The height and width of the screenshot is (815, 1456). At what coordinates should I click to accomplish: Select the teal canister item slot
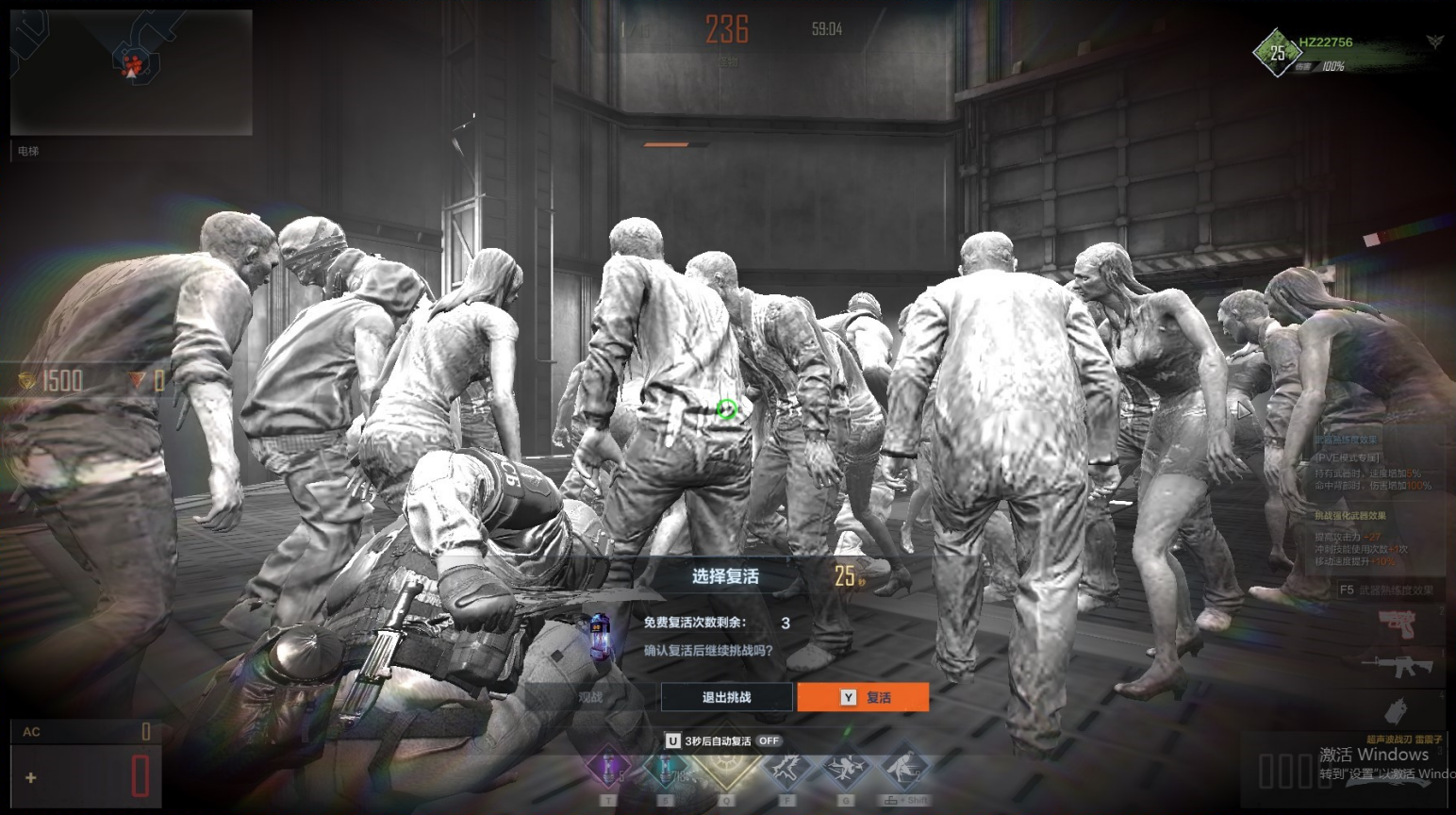click(x=668, y=769)
